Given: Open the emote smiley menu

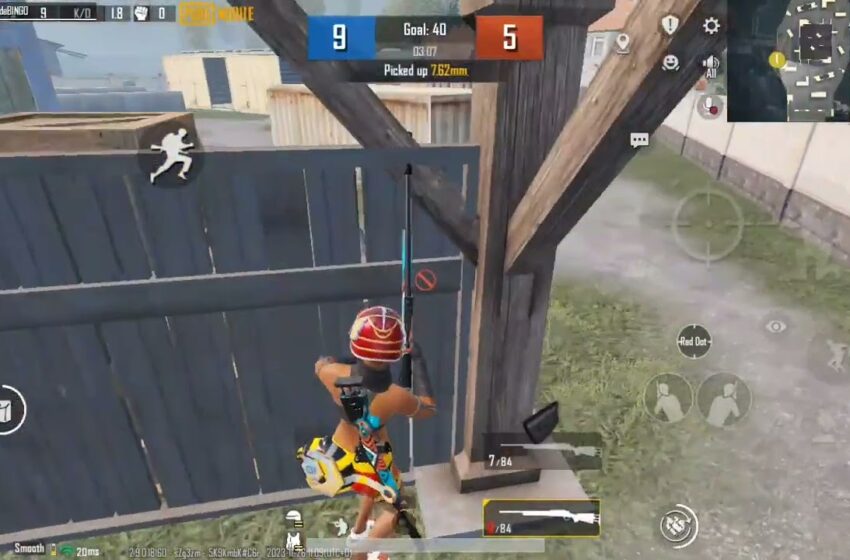Looking at the screenshot, I should (670, 62).
